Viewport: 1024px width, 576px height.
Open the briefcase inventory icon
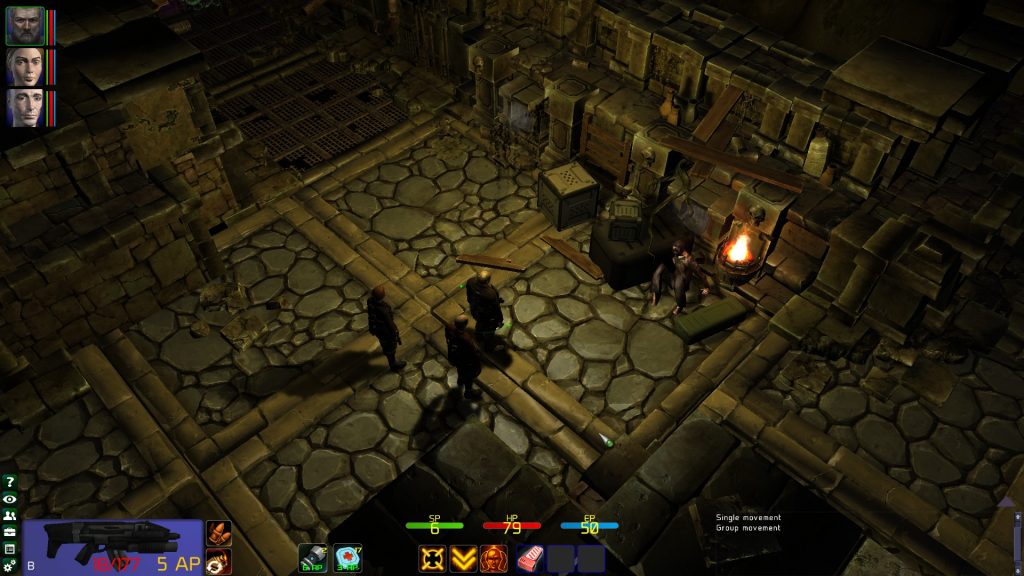point(10,532)
